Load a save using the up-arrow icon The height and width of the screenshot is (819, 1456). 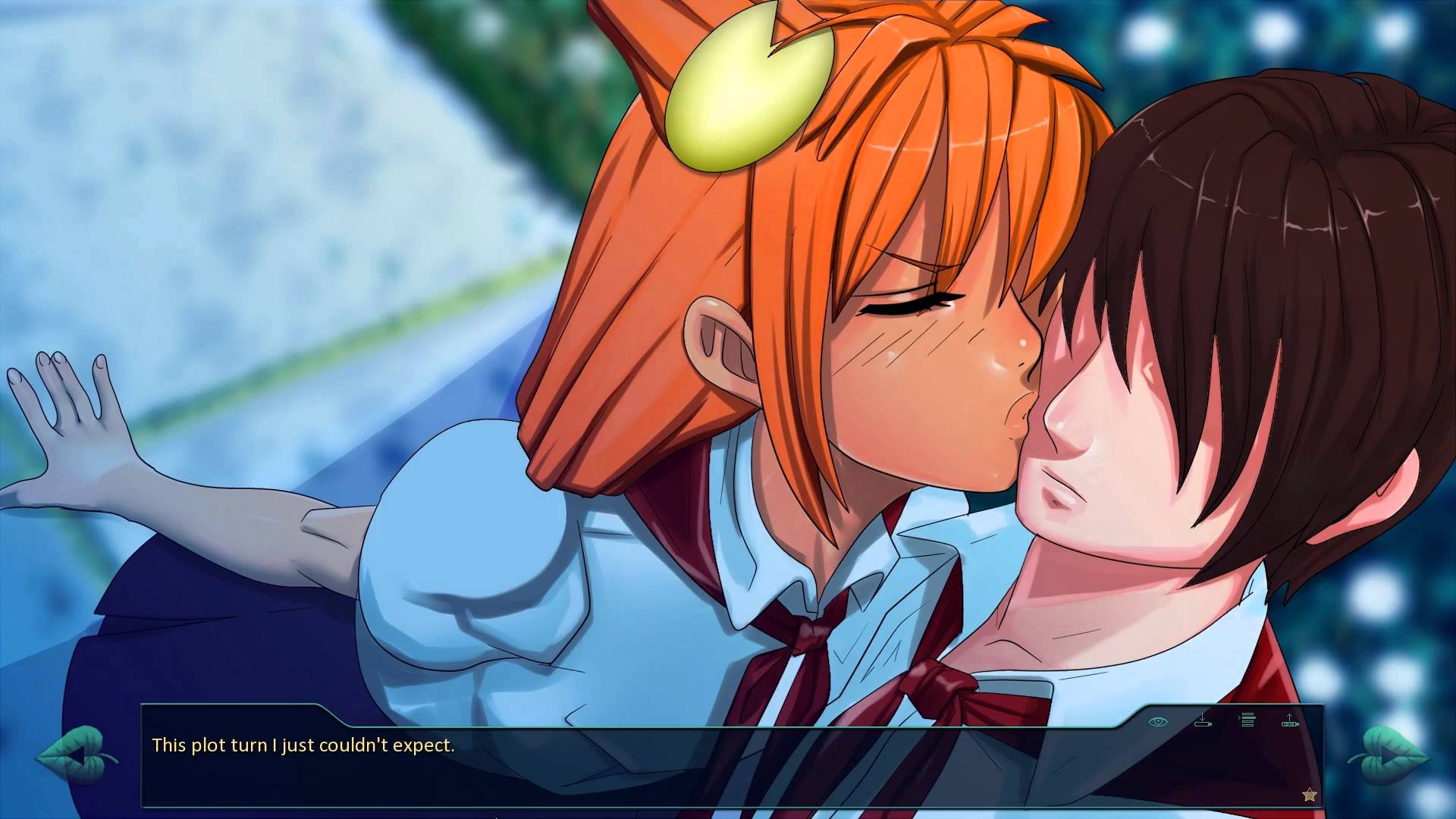(1290, 720)
